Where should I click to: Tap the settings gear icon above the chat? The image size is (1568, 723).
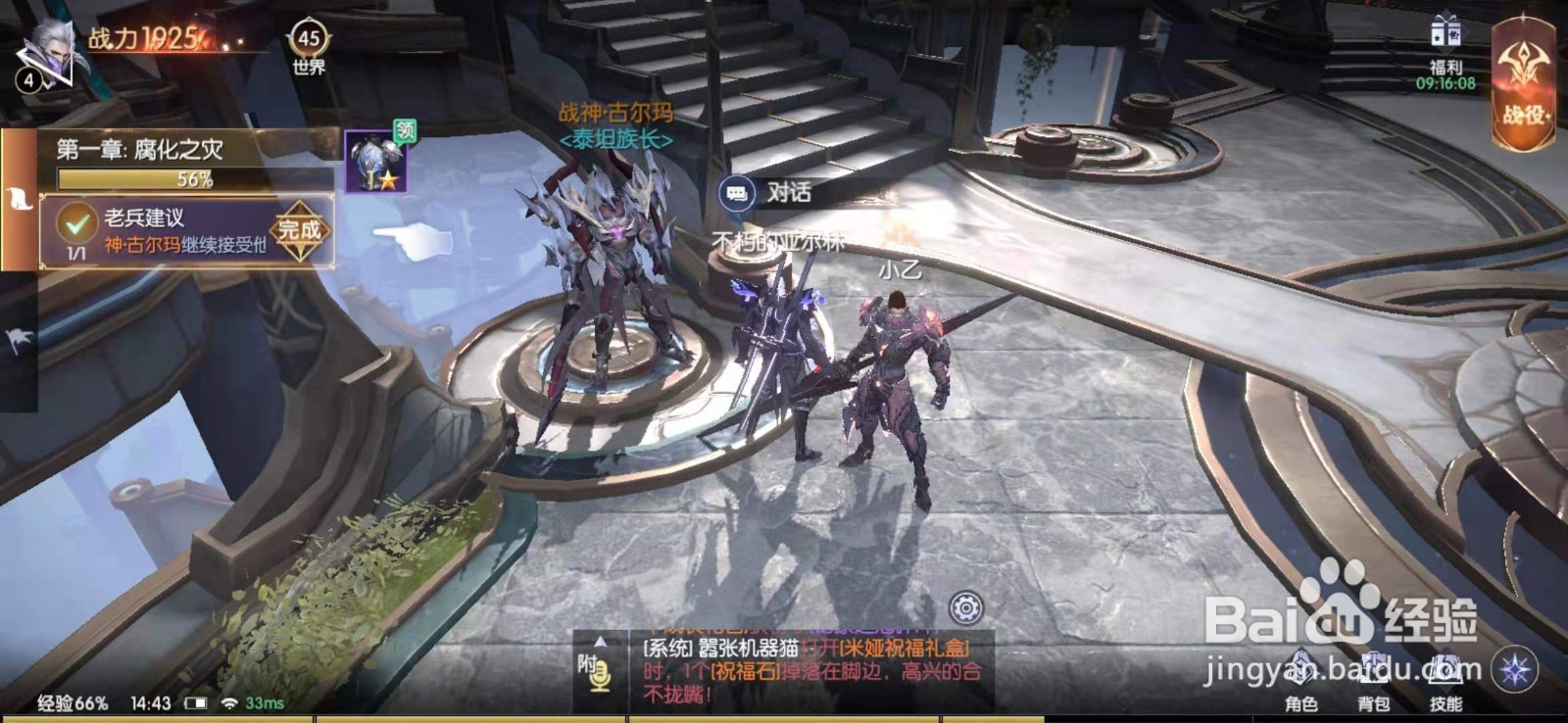[966, 608]
